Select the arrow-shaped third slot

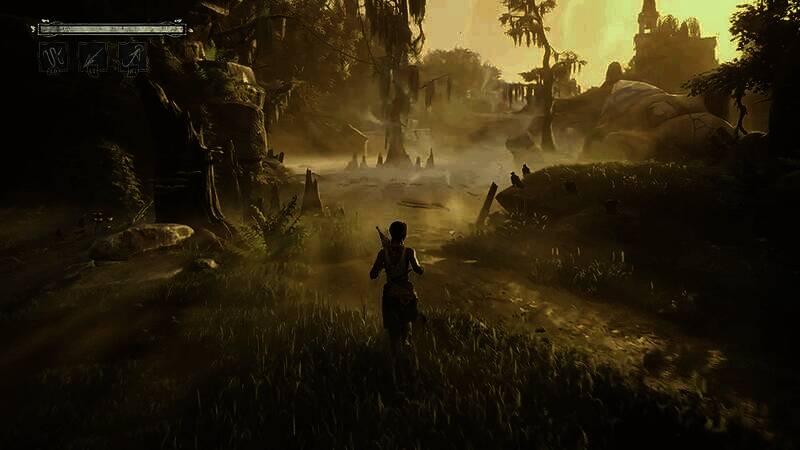132,56
